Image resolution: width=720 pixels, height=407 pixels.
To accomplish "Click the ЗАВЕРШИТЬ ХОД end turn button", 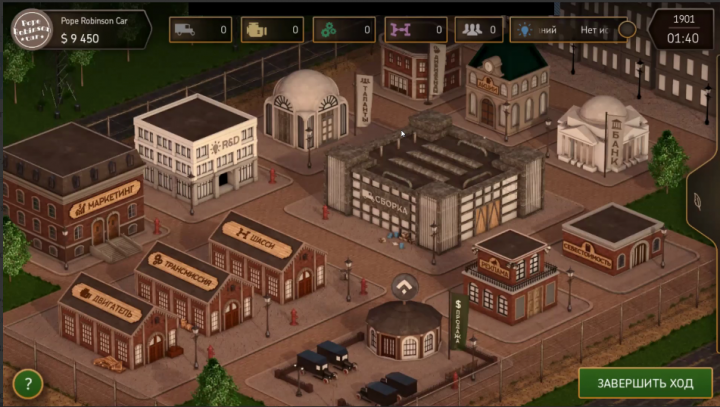I will [x=645, y=382].
